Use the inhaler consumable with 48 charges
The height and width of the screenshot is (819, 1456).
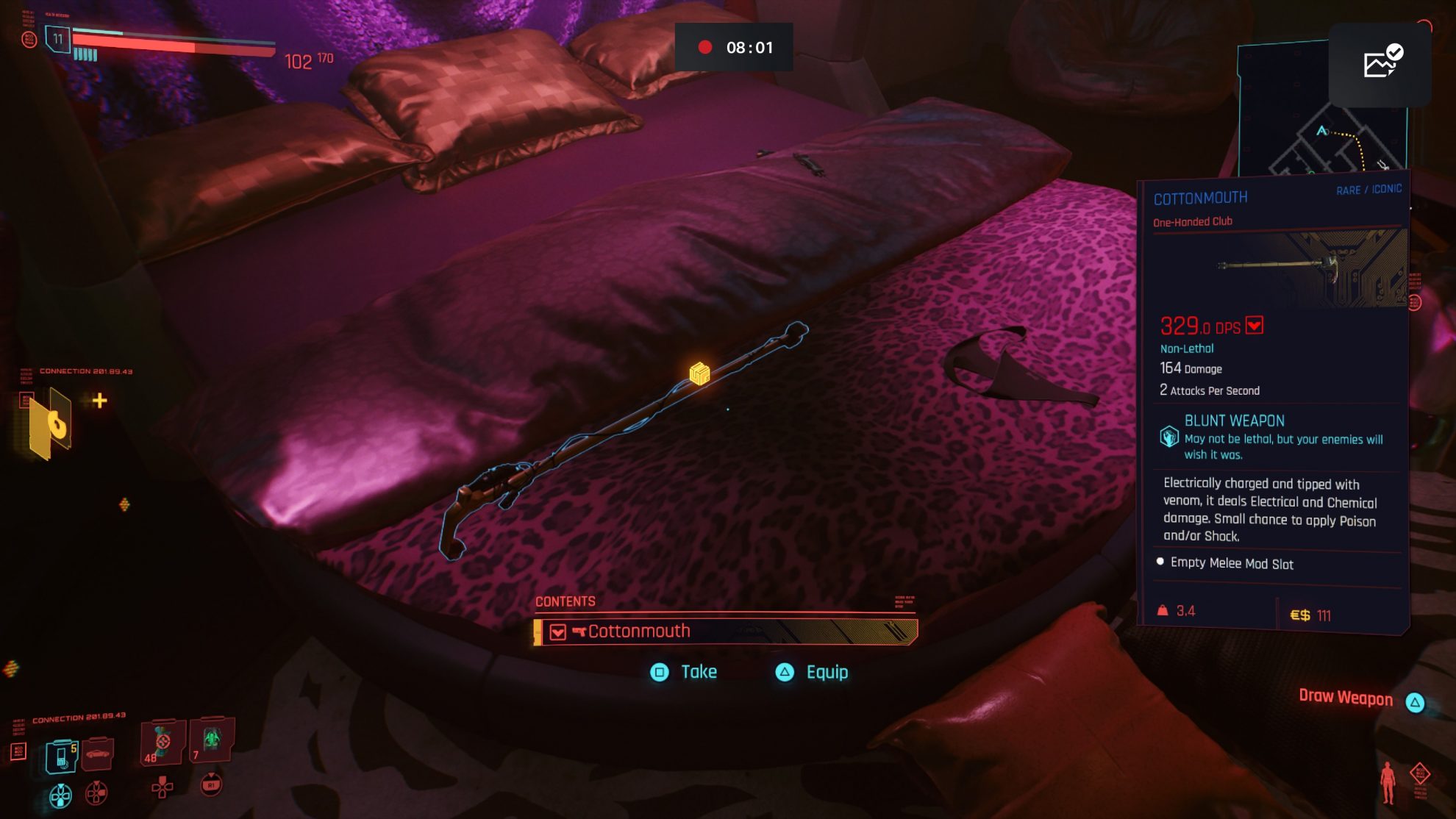point(162,743)
